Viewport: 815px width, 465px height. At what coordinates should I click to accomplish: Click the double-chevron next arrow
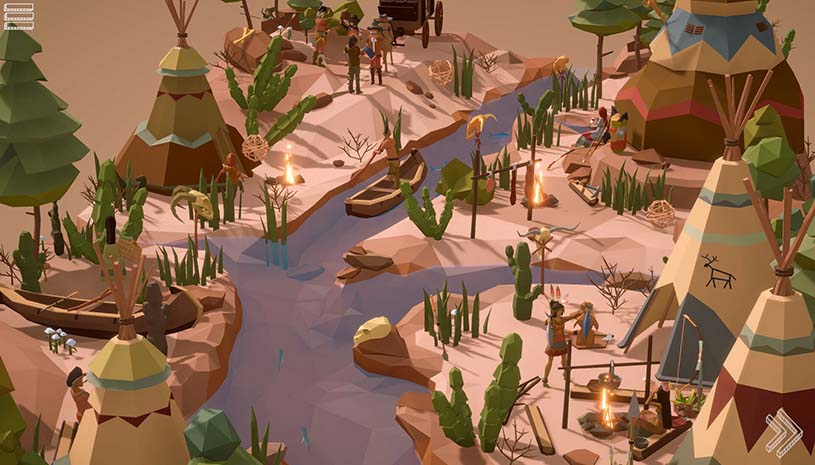783,434
